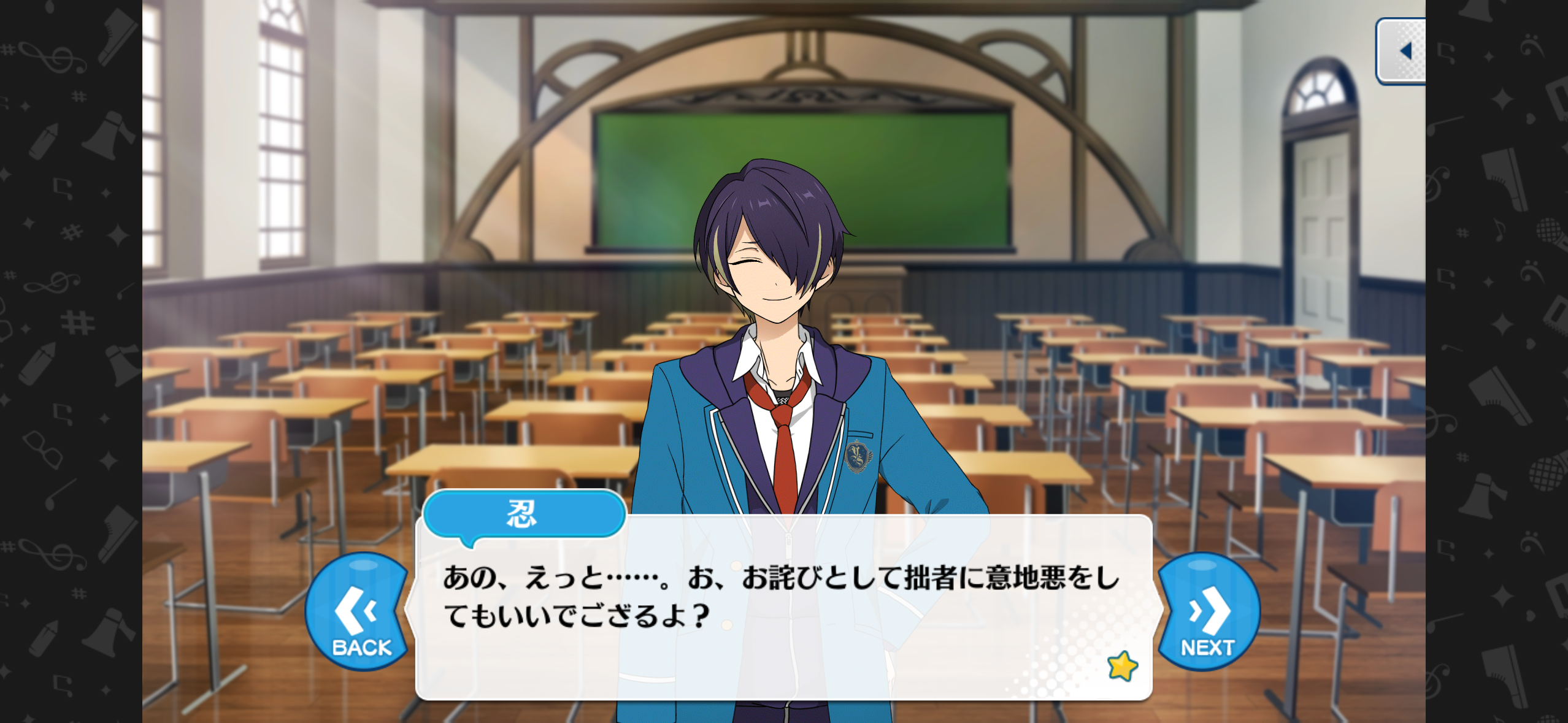The image size is (1568, 723).
Task: Click the yellow star in dialogue box
Action: pyautogui.click(x=1122, y=666)
